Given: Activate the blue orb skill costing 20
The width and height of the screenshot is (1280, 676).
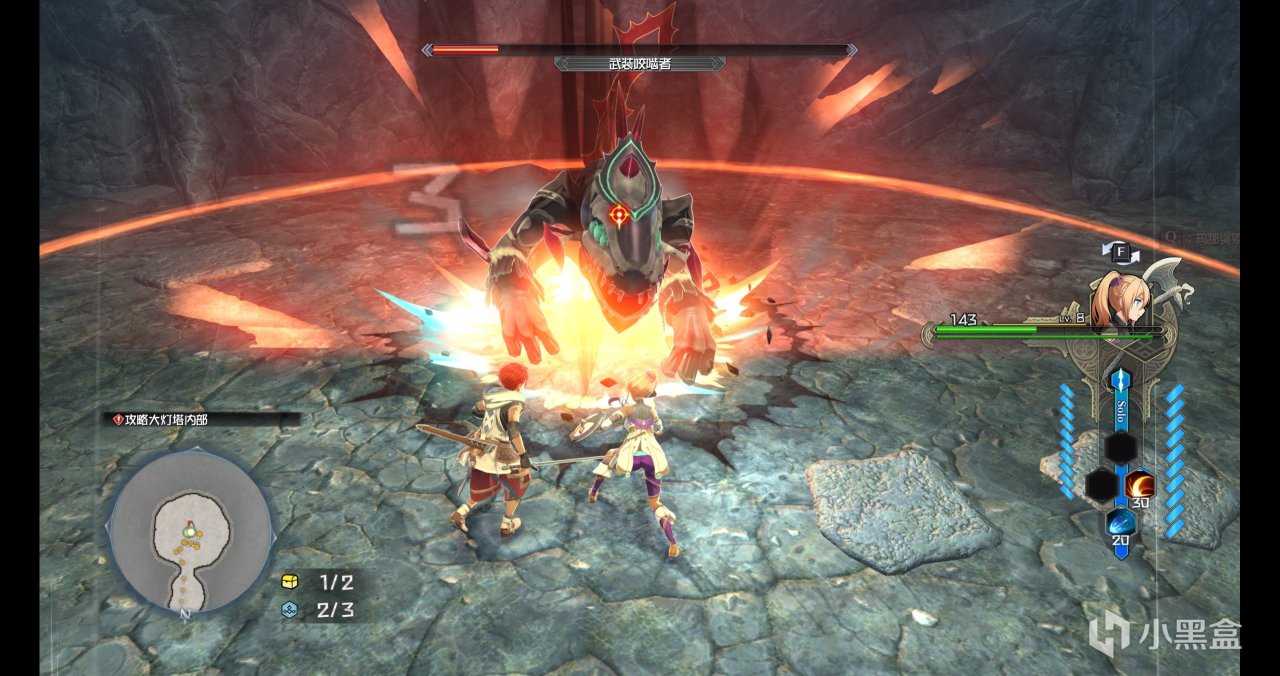Looking at the screenshot, I should (x=1120, y=523).
